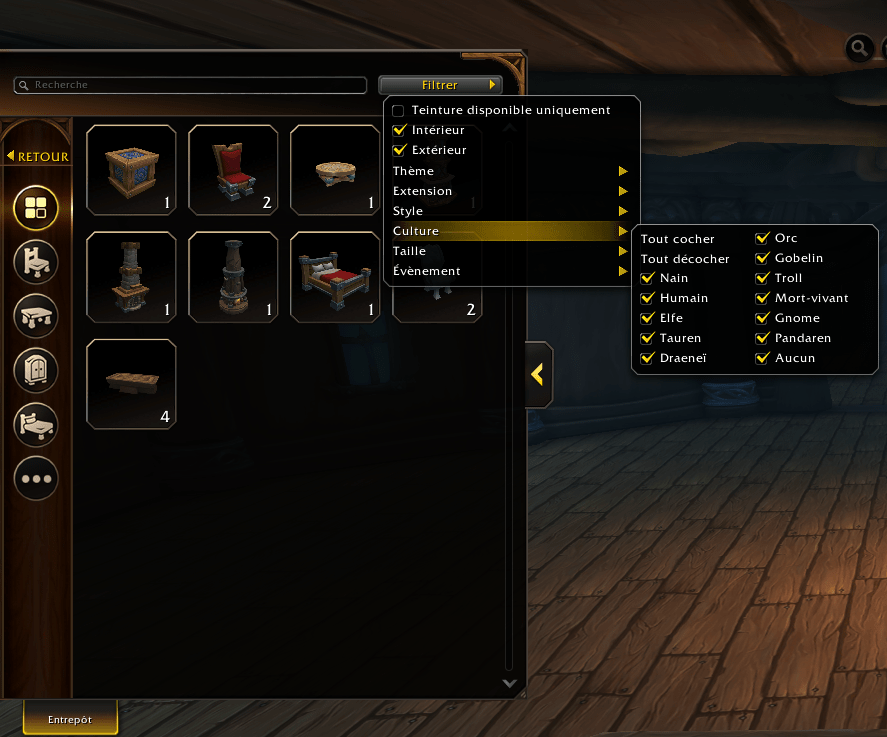Collapse the panel with the yellow arrow
This screenshot has height=737, width=887.
coord(538,374)
